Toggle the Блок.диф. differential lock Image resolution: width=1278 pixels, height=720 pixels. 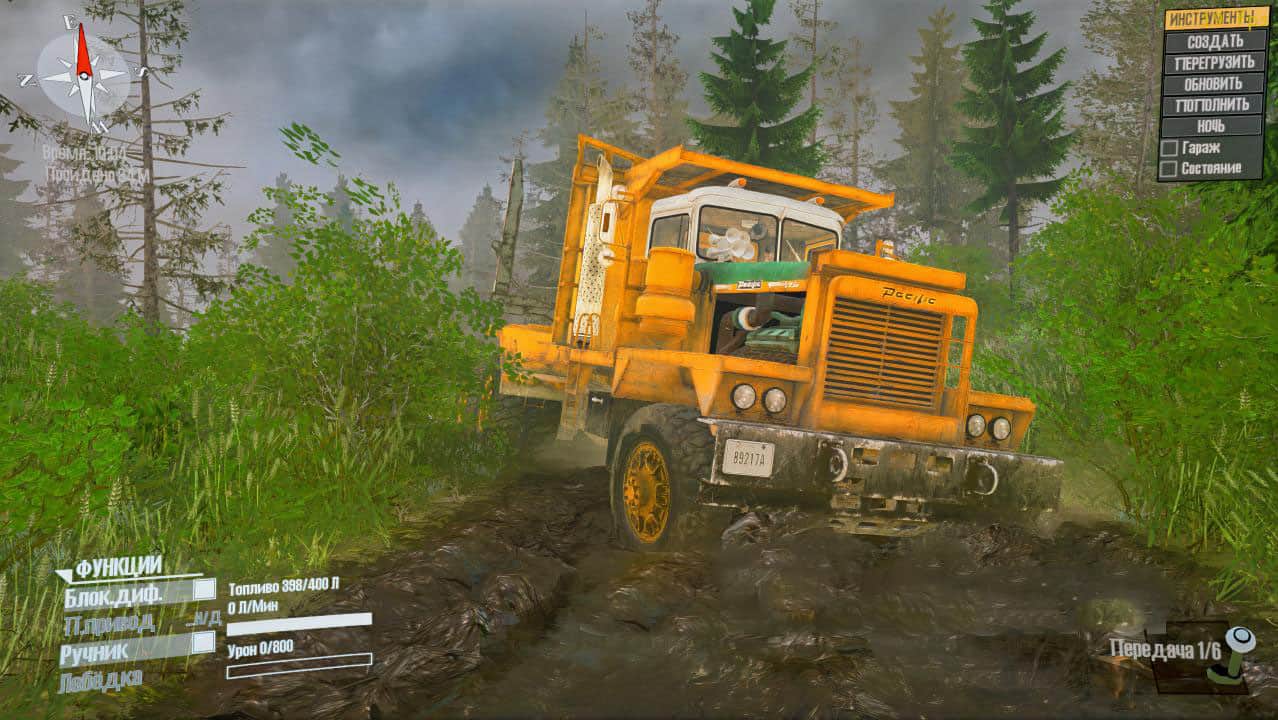pos(203,590)
